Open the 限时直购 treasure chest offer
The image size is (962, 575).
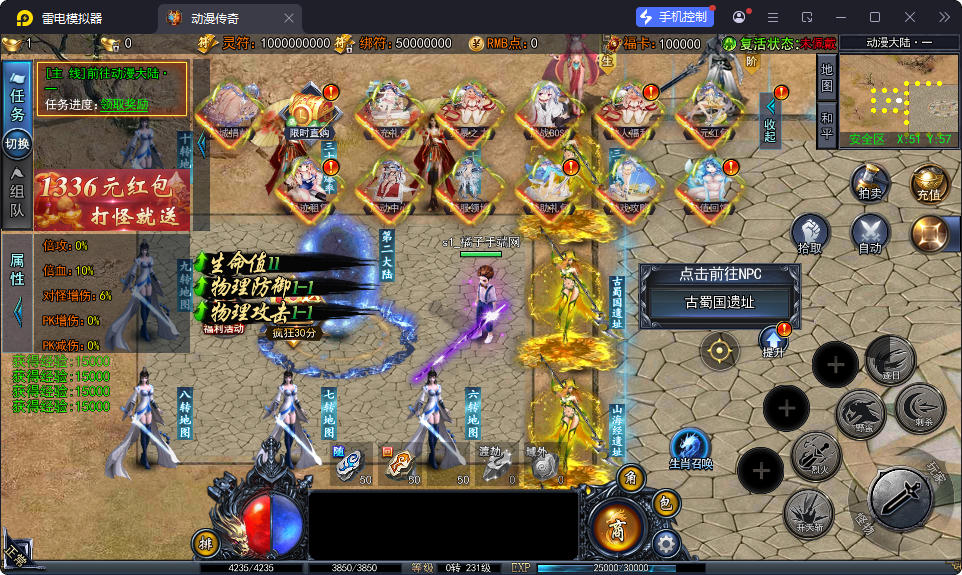pos(309,113)
